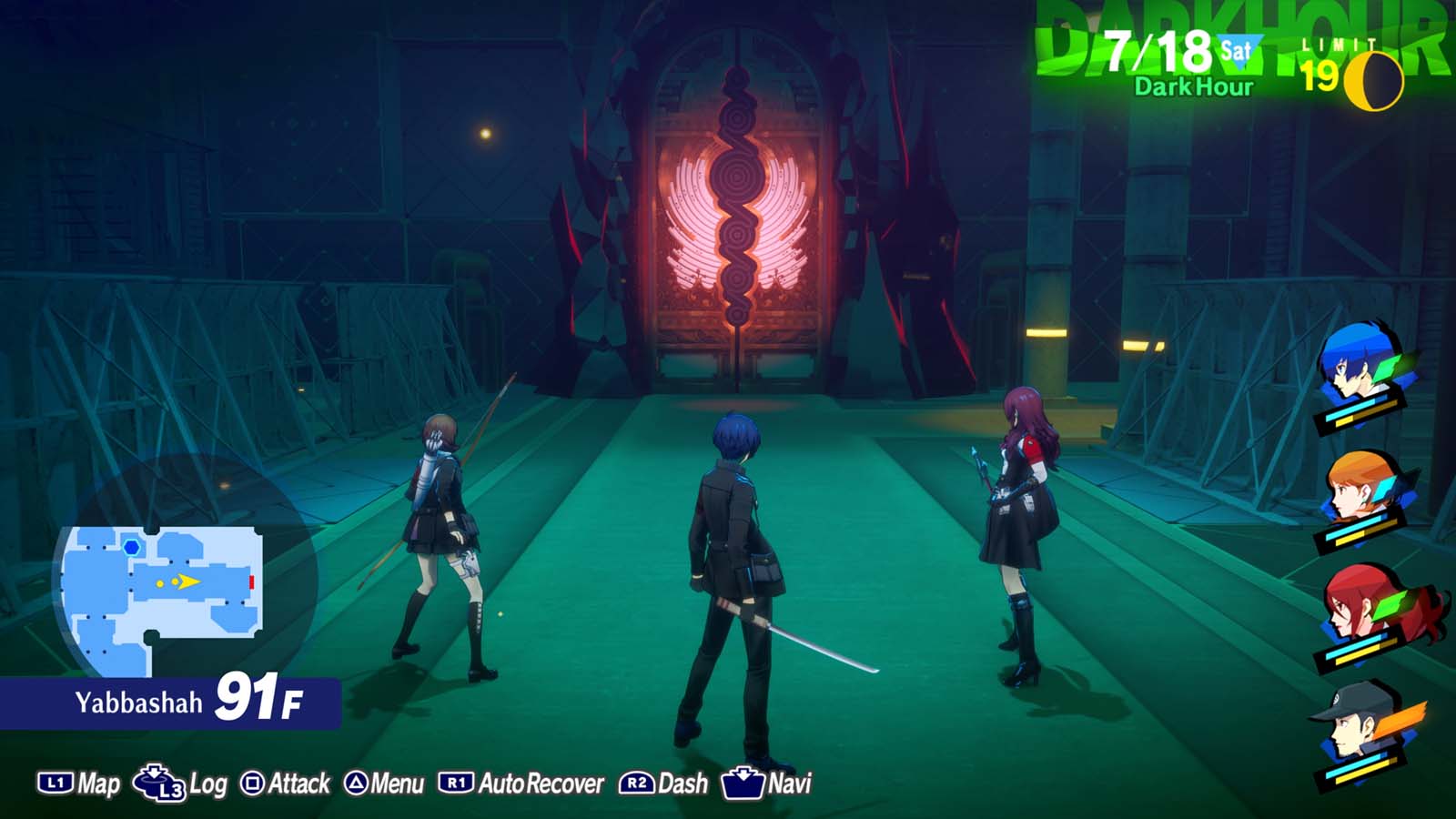
Task: Click the moon phase icon near the Limit counter
Action: click(1374, 80)
